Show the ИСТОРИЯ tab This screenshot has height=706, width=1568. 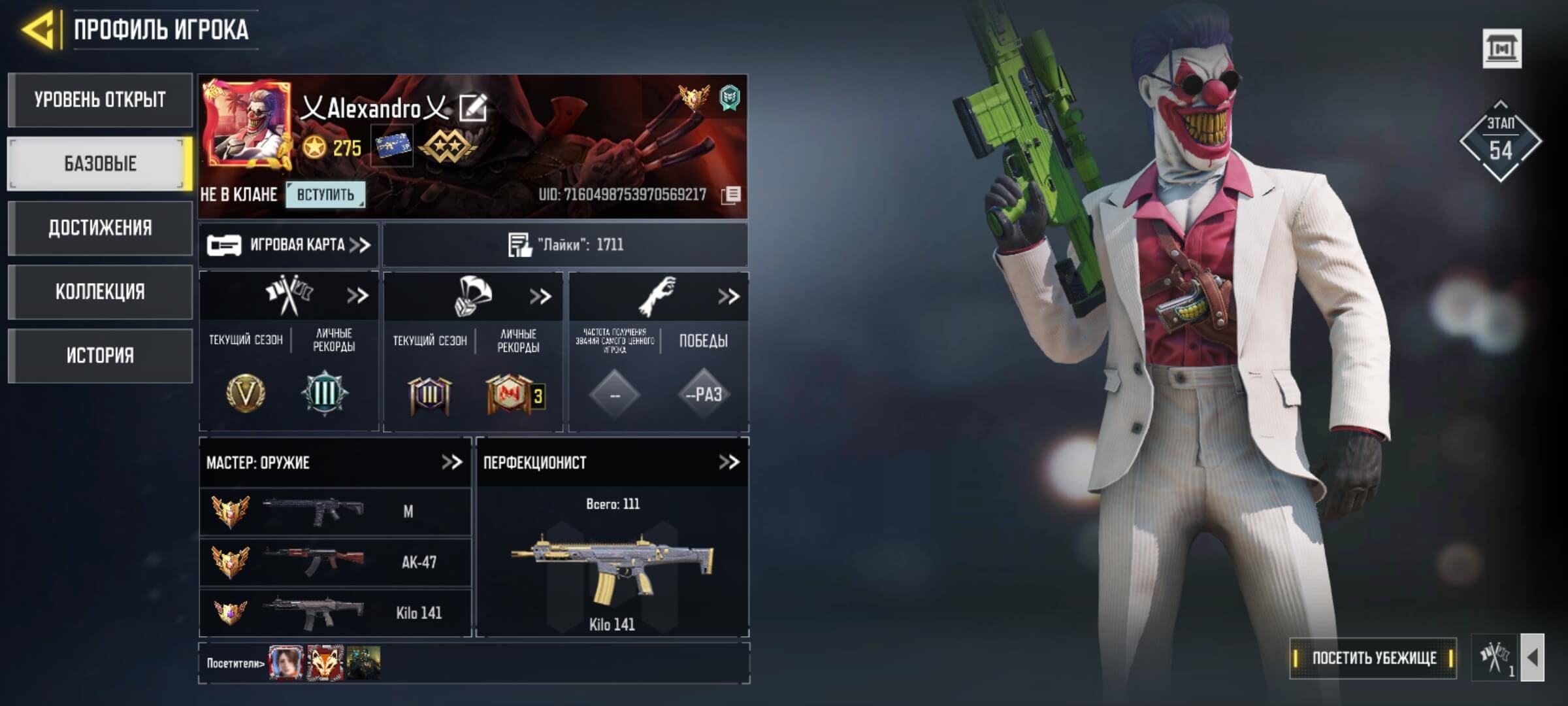coord(100,356)
